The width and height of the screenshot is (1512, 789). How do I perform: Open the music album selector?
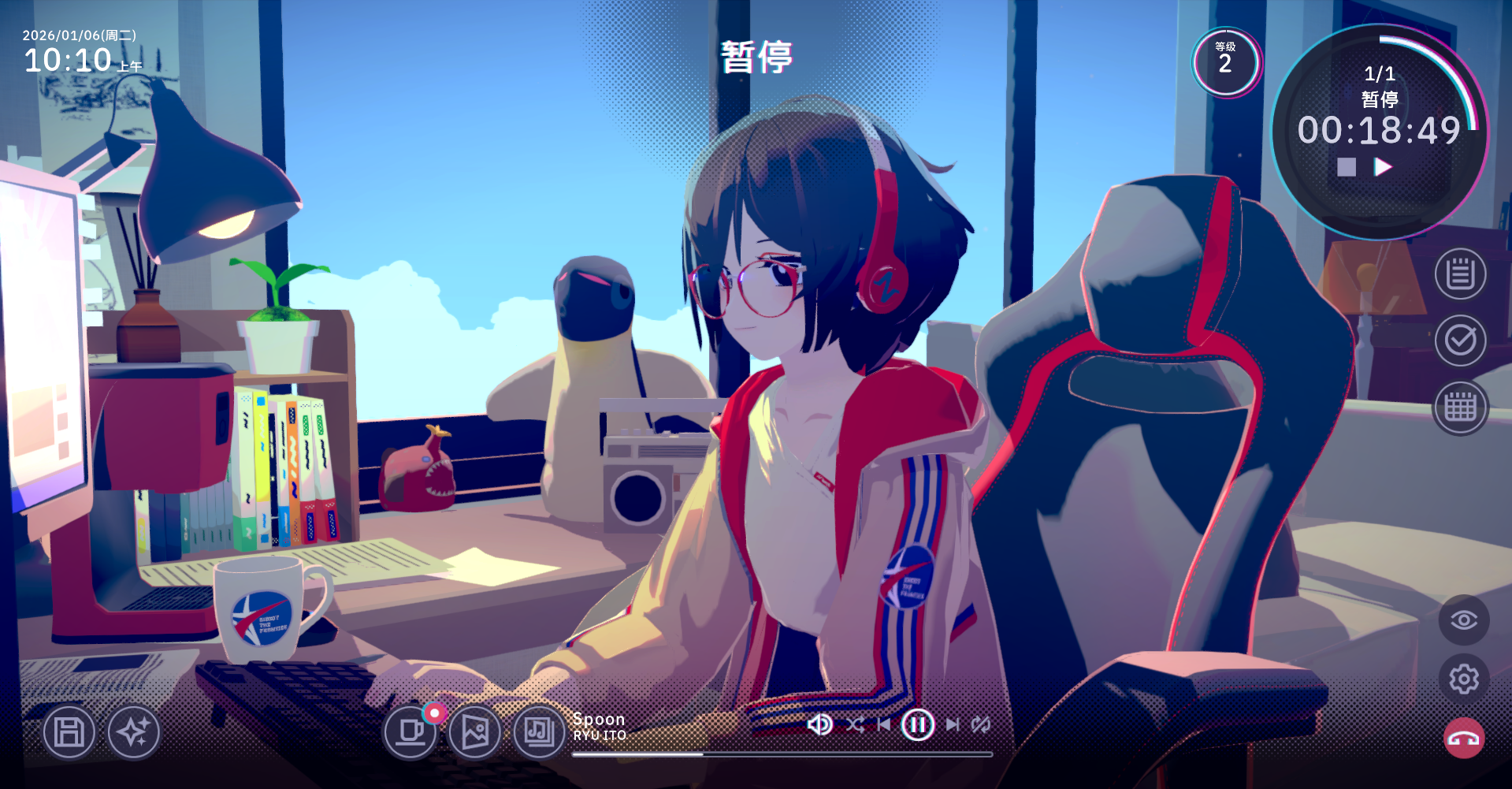point(538,733)
